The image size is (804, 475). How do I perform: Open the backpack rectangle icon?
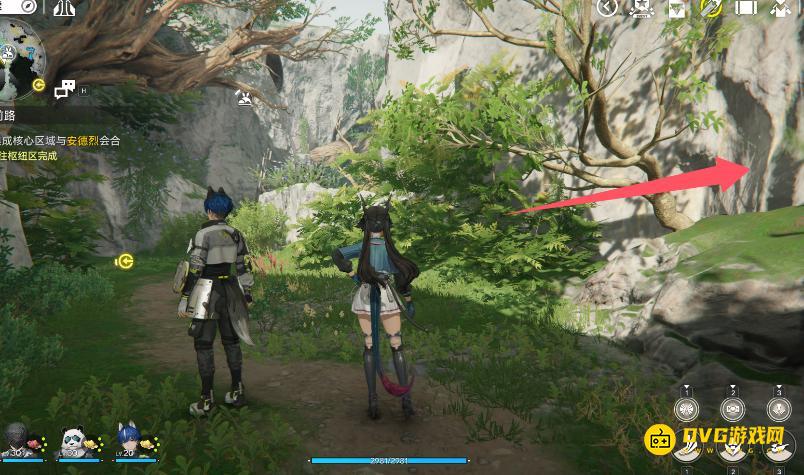coord(746,9)
